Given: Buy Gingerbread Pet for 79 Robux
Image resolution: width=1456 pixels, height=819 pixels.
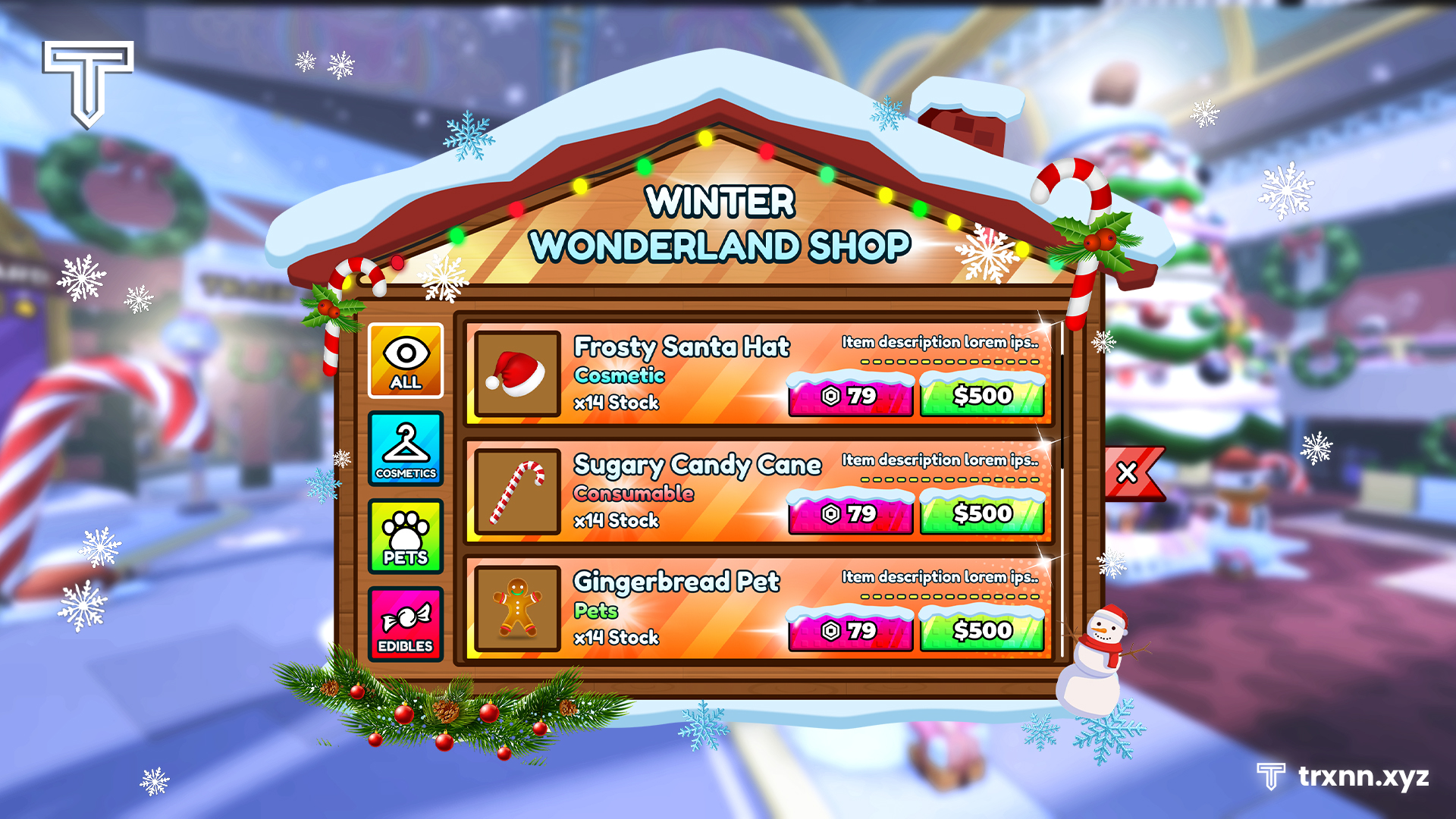Looking at the screenshot, I should (851, 630).
